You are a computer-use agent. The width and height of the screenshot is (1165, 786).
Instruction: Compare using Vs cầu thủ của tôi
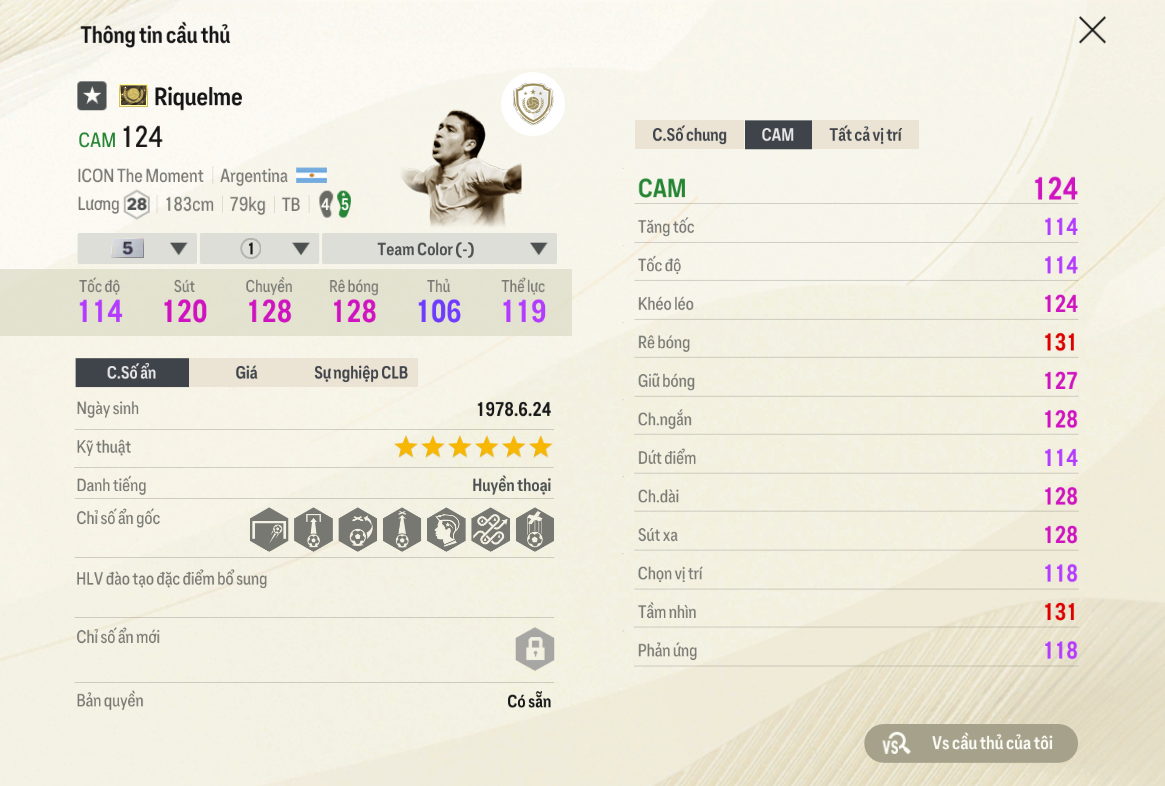pos(971,743)
